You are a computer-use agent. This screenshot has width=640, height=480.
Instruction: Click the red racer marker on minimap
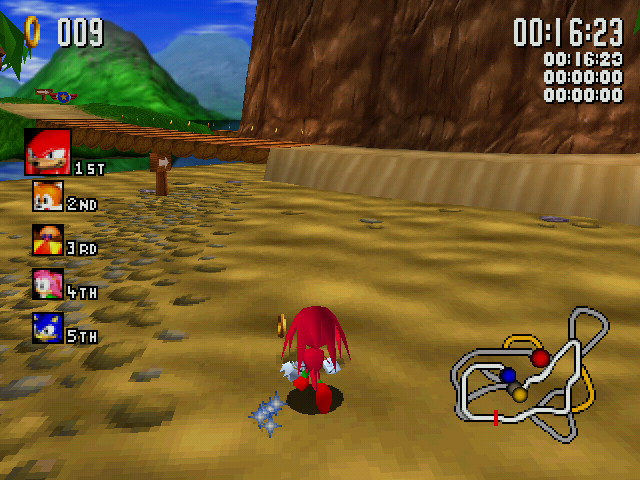540,357
